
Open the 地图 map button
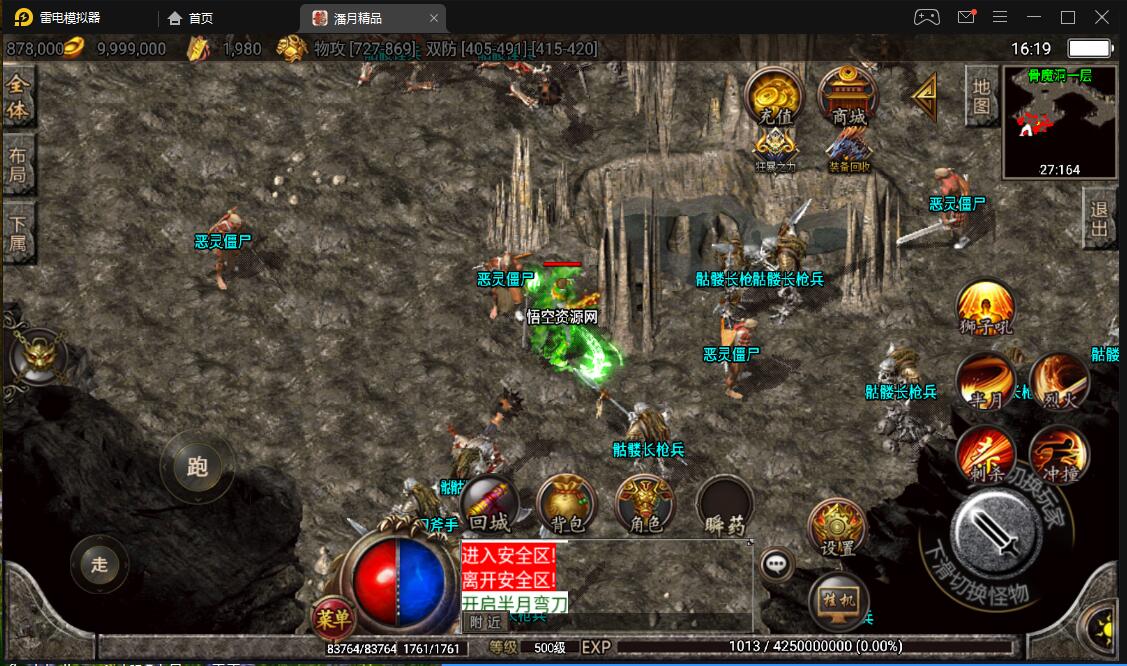point(982,96)
